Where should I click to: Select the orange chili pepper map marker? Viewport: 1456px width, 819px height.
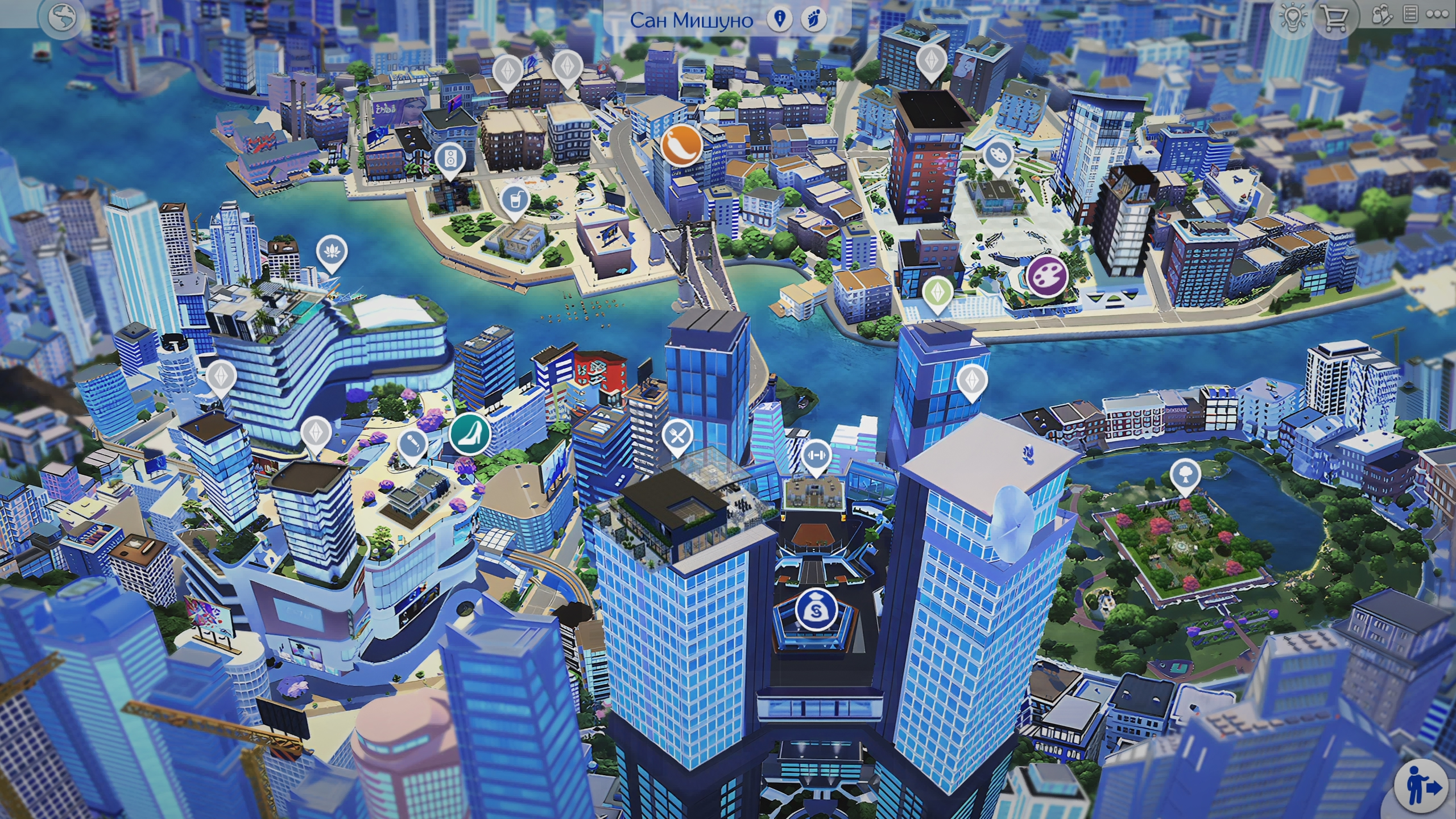(x=681, y=144)
